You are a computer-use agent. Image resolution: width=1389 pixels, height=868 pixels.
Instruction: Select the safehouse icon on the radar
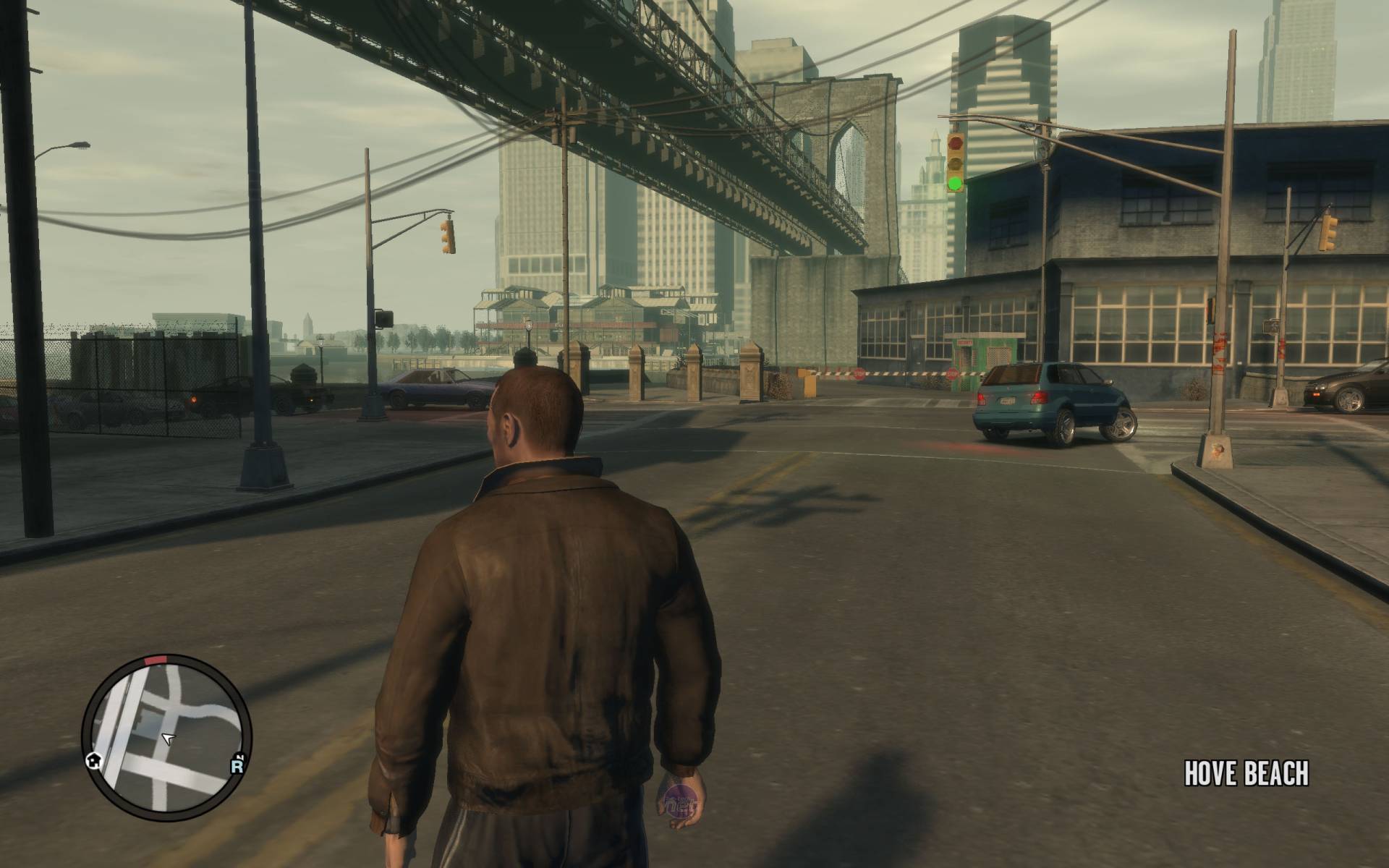(x=93, y=759)
